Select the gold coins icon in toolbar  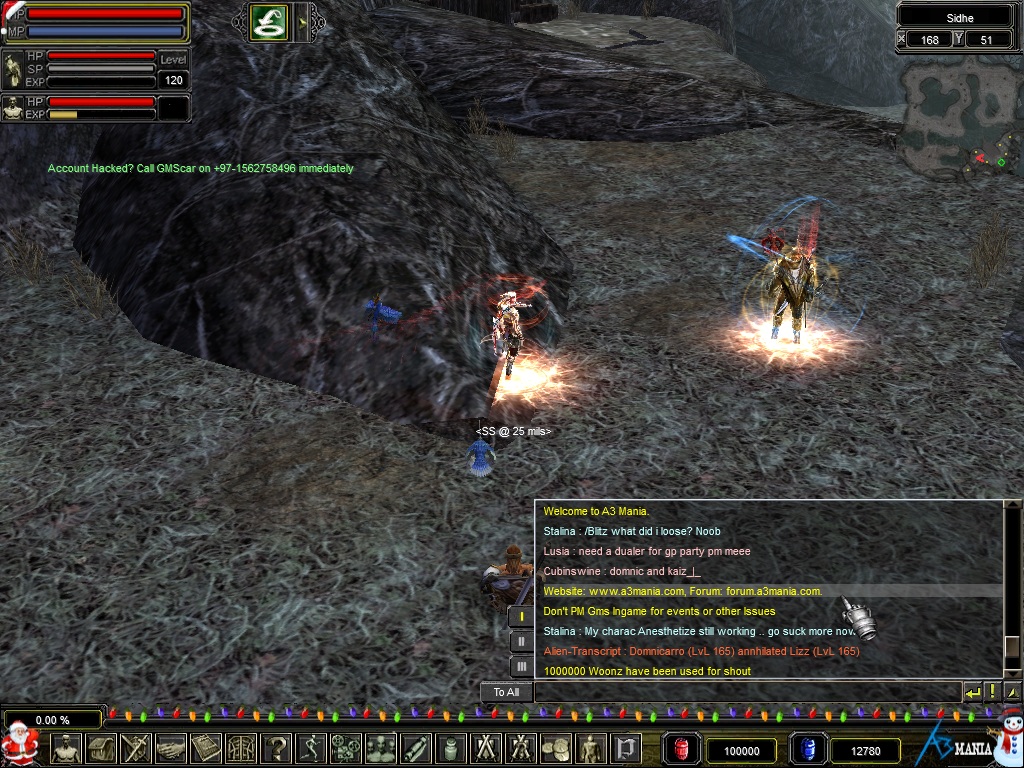click(555, 748)
